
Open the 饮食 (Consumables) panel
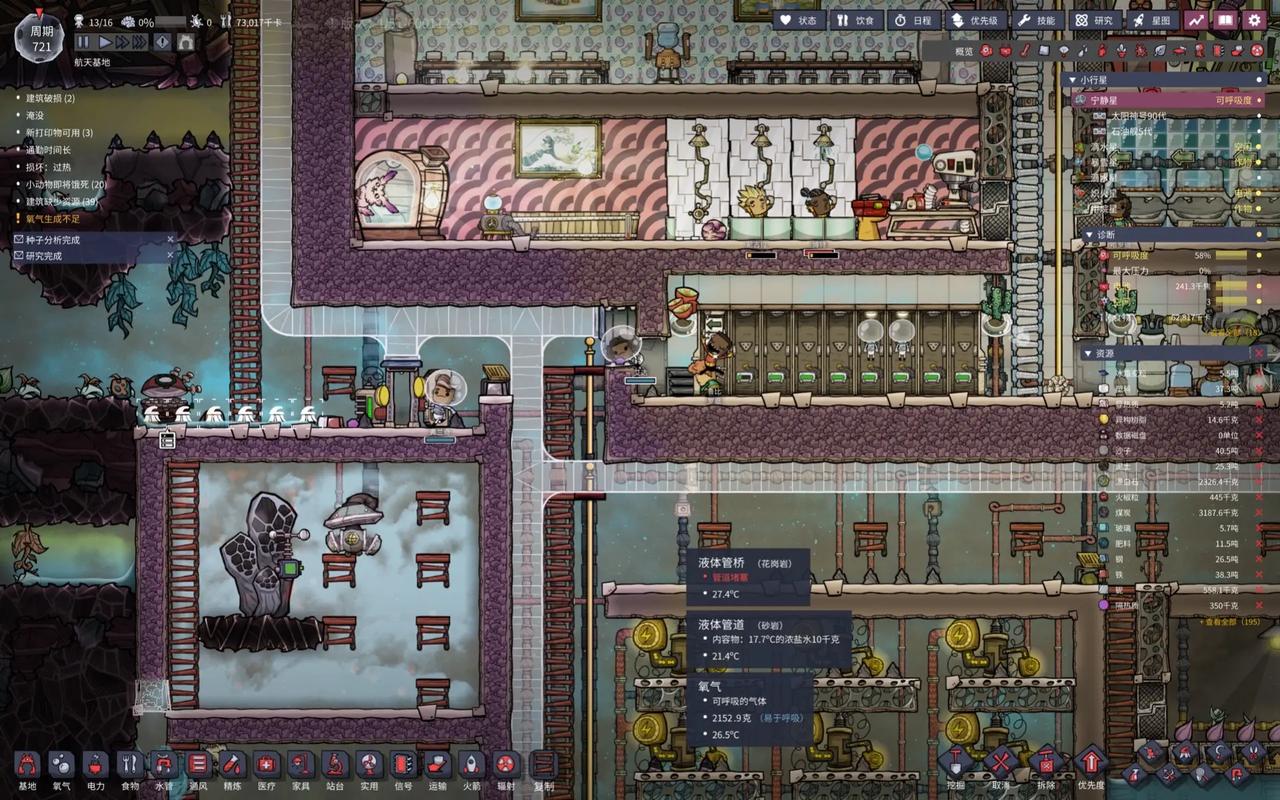(x=856, y=20)
